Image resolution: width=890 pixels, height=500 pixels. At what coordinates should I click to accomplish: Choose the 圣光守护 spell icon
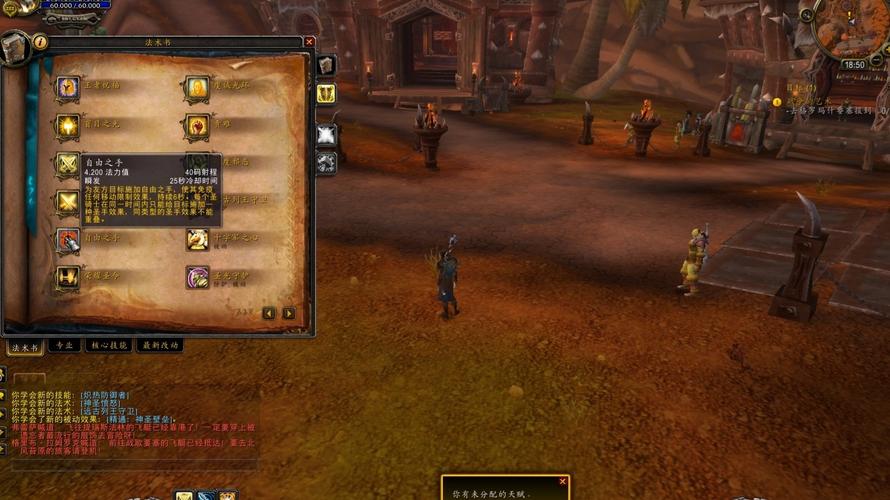(x=197, y=277)
